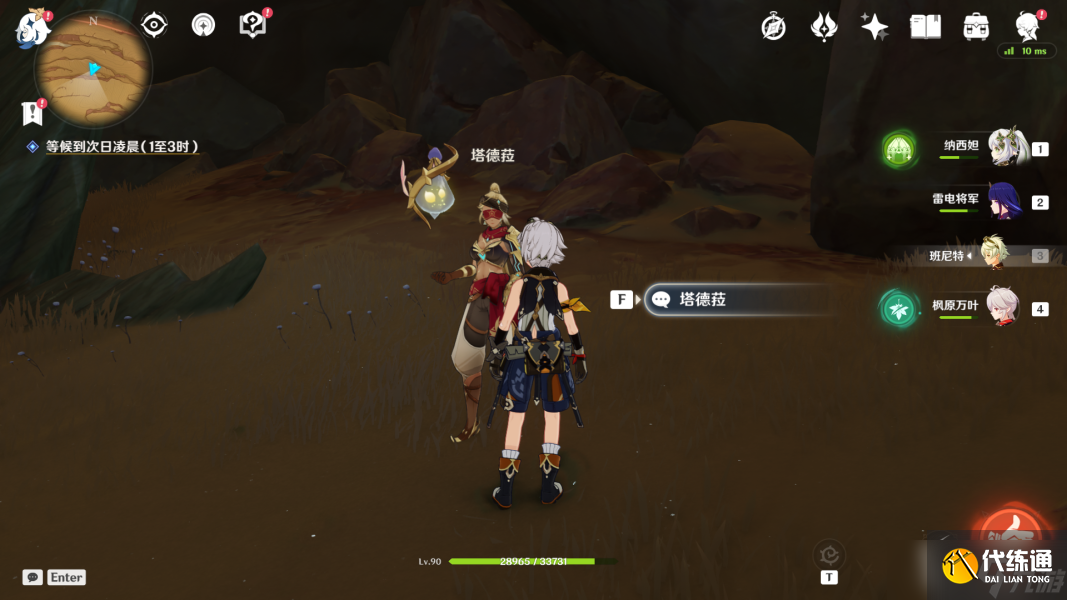Switch to party member 班尼特
This screenshot has width=1067, height=600.
(x=993, y=254)
